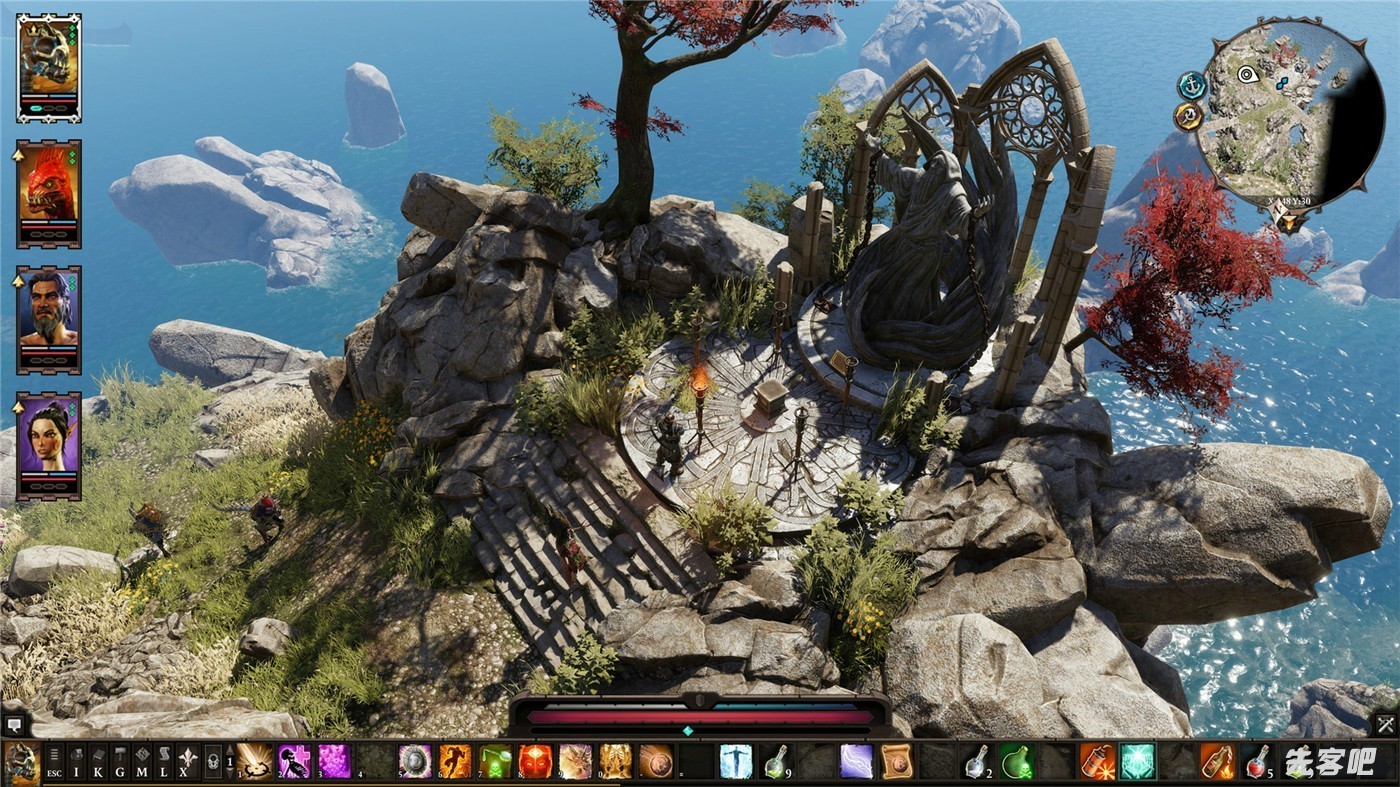Image resolution: width=1400 pixels, height=787 pixels.
Task: Click the teal anchor waypoint button
Action: pyautogui.click(x=1191, y=86)
